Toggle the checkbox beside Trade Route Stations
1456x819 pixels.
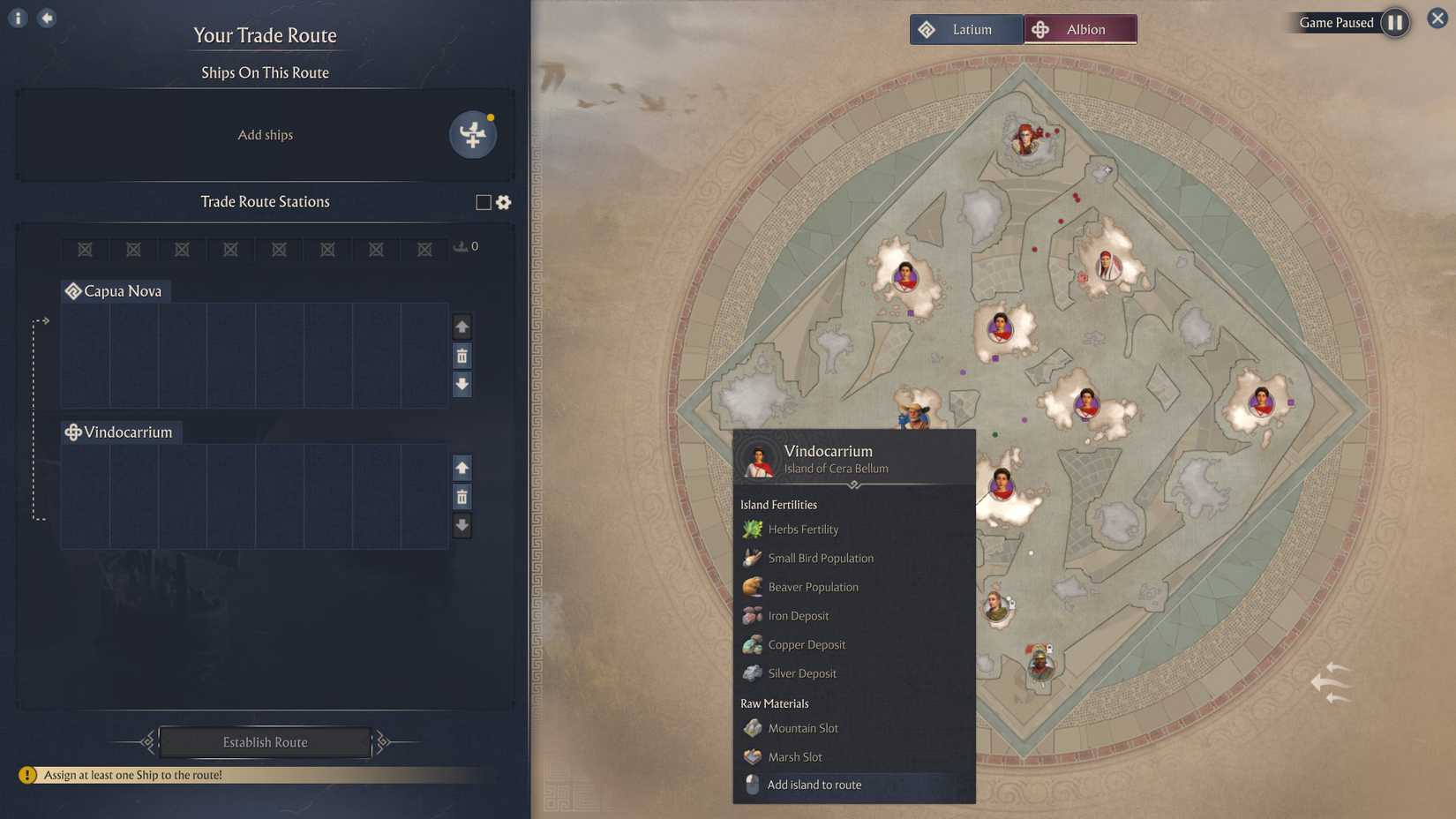click(x=482, y=202)
